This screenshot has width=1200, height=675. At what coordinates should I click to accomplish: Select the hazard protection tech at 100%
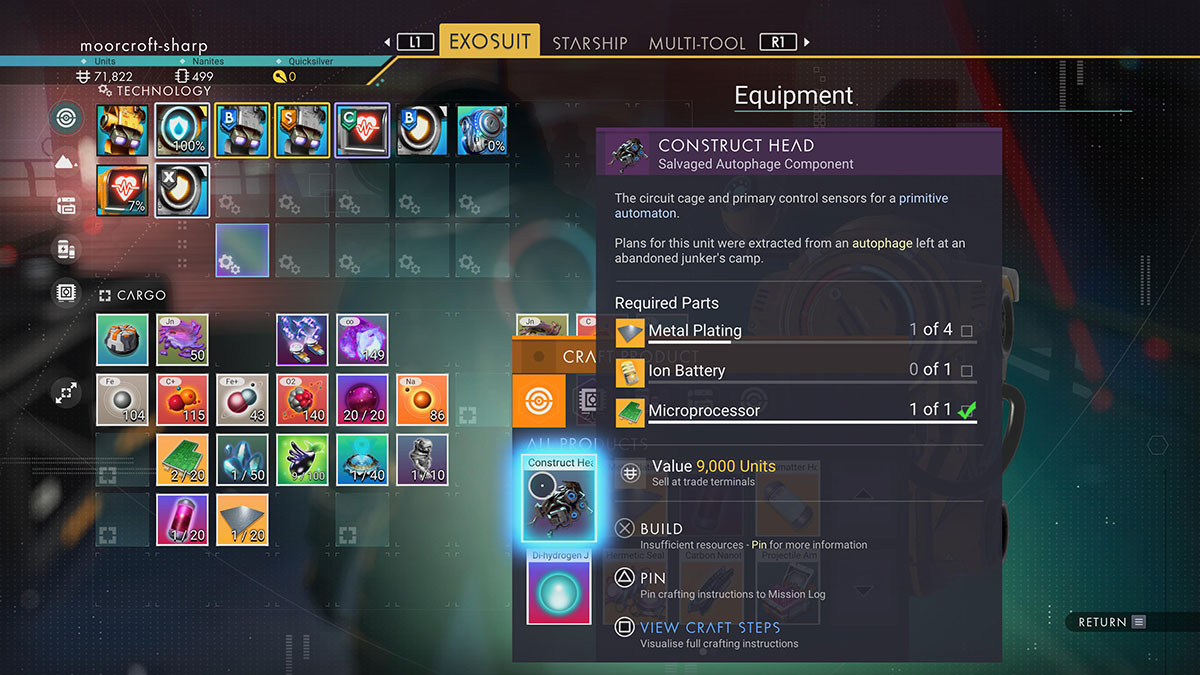[182, 130]
